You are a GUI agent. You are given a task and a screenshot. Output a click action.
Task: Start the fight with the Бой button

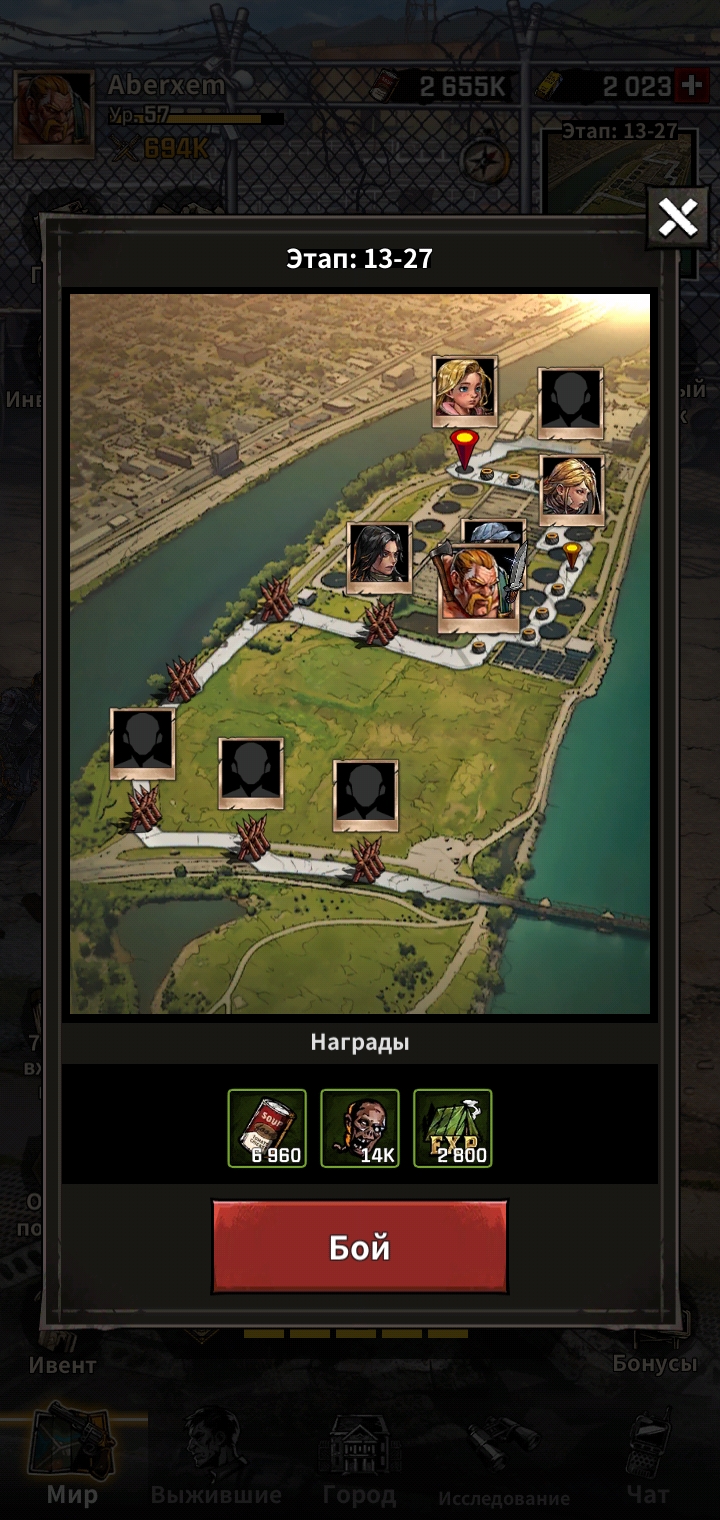pos(359,1247)
